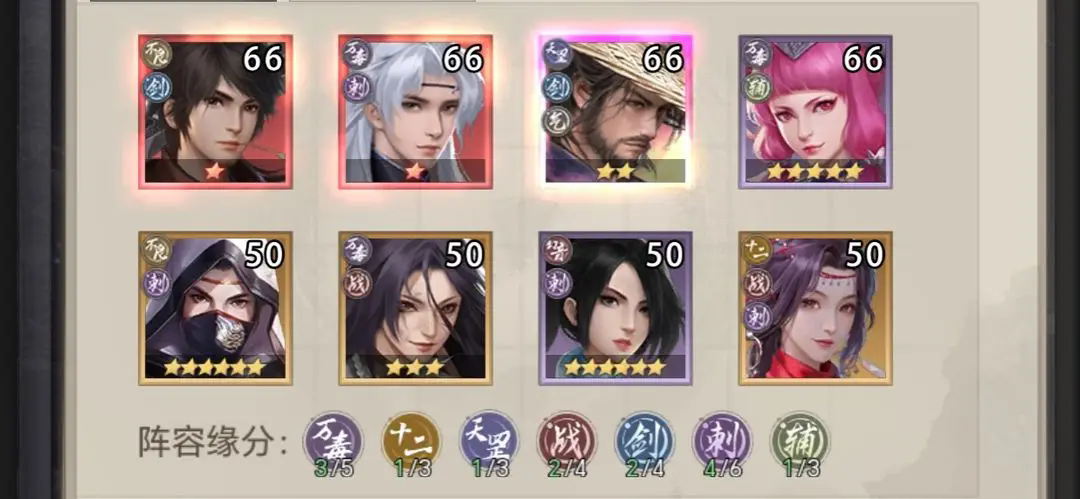Choose the white-haired headband hero card

pos(415,111)
